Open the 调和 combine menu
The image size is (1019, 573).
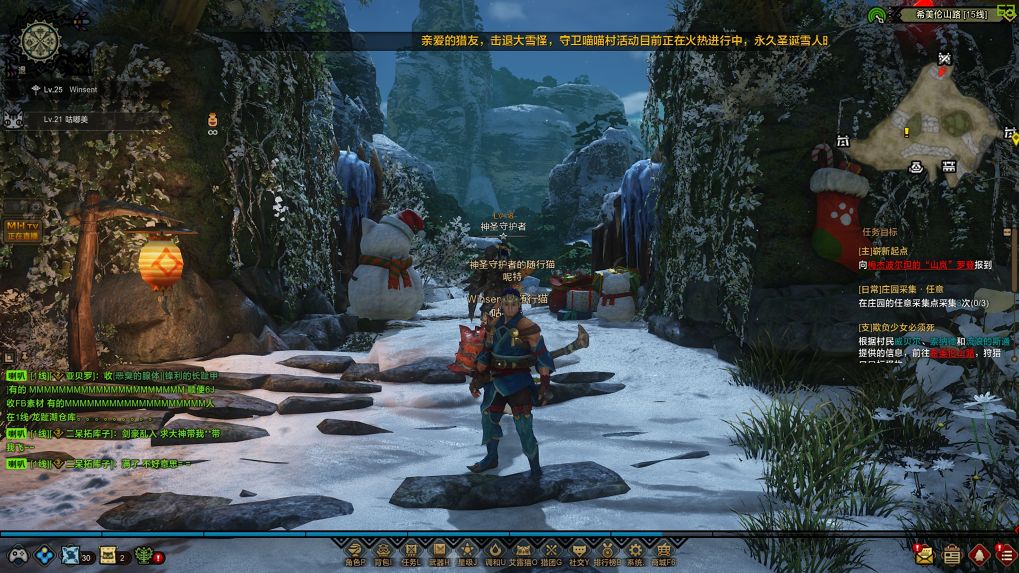(x=495, y=551)
